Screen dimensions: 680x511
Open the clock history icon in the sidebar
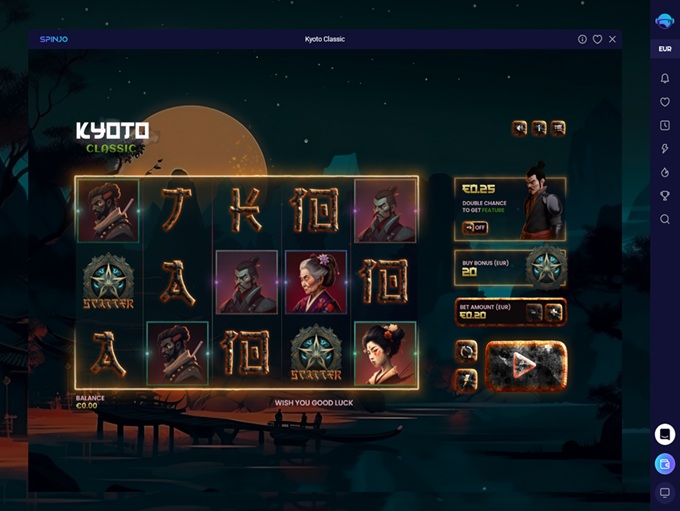coord(665,125)
